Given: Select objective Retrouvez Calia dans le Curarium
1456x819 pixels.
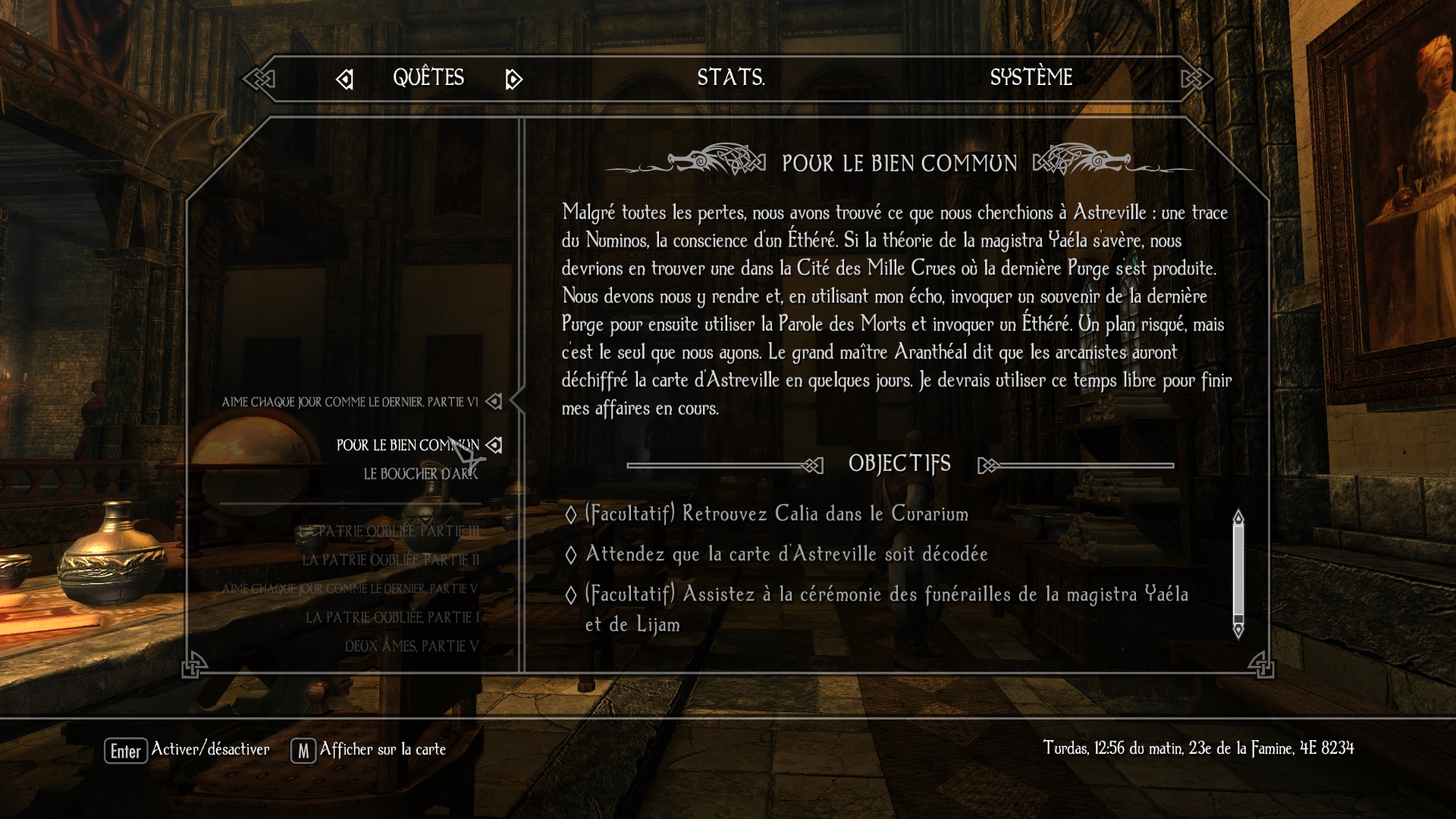Looking at the screenshot, I should point(777,514).
